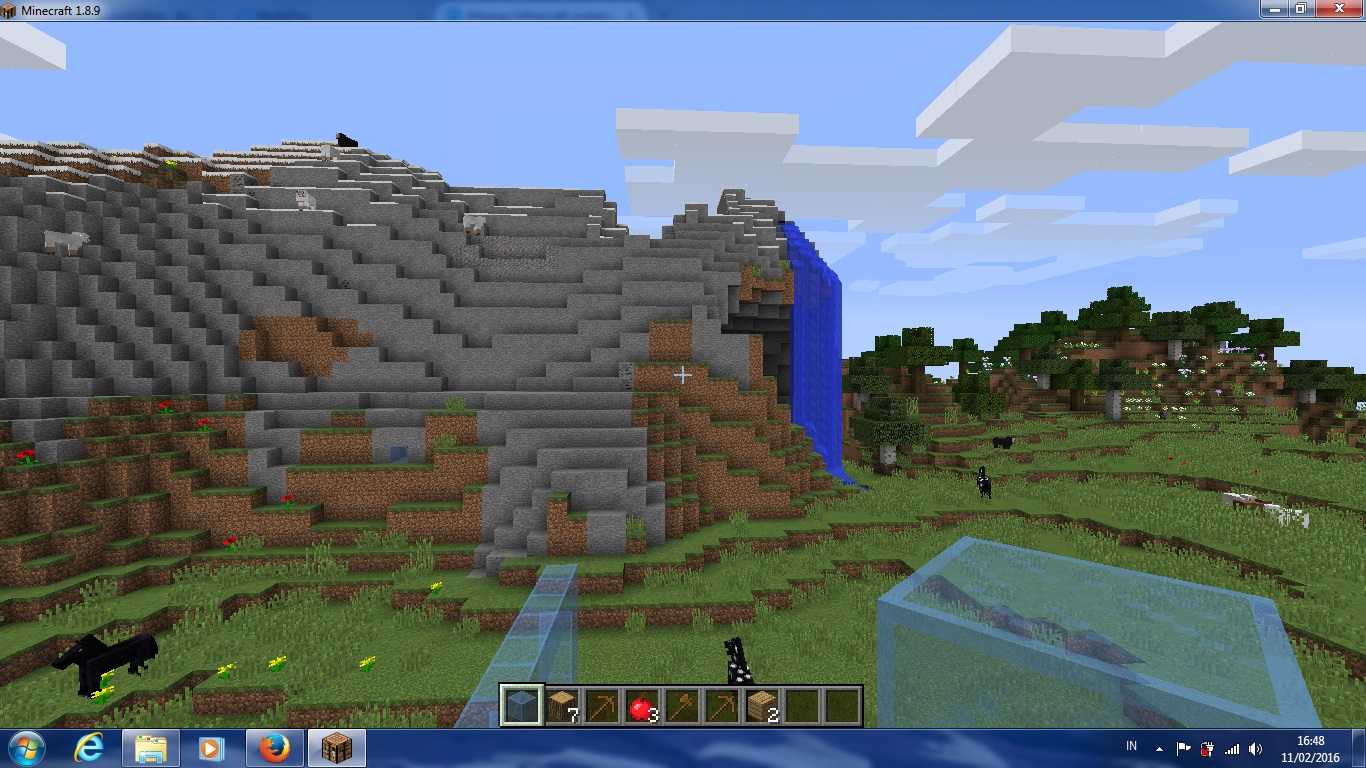Open Windows Media Player from the taskbar
This screenshot has height=768, width=1366.
point(213,747)
